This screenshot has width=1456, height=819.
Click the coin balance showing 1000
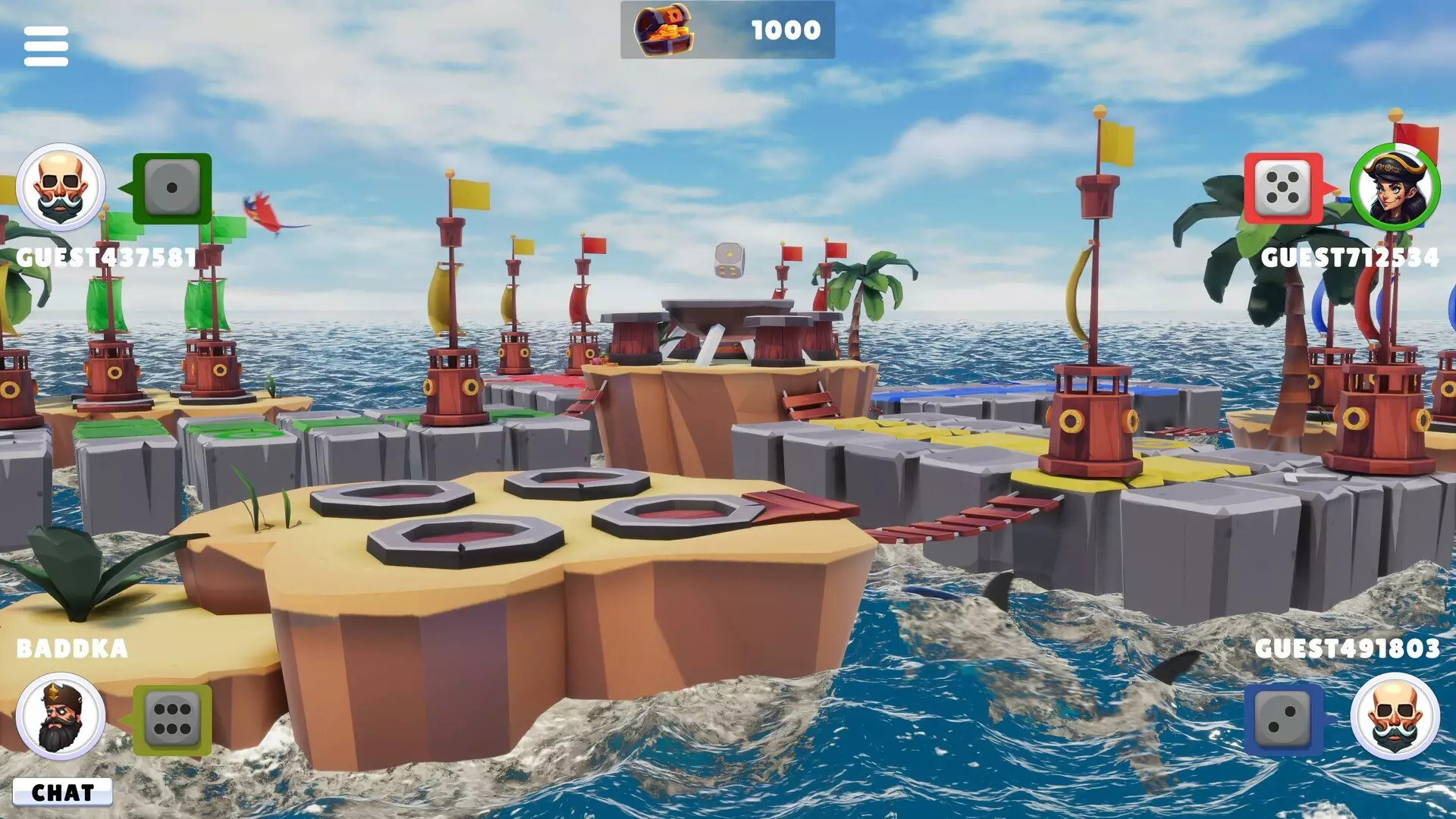point(785,30)
